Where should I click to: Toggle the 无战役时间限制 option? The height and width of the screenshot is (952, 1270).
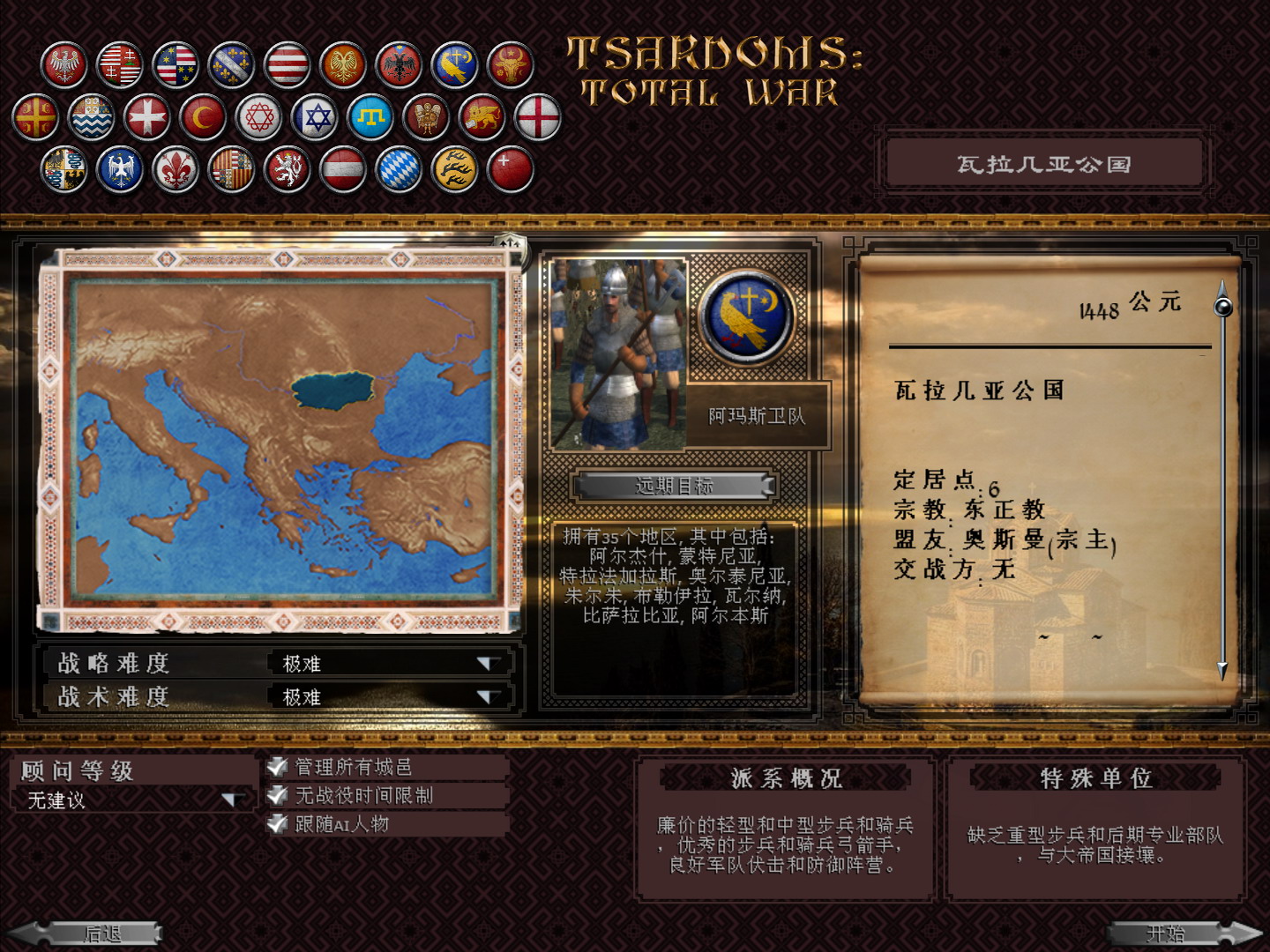276,795
